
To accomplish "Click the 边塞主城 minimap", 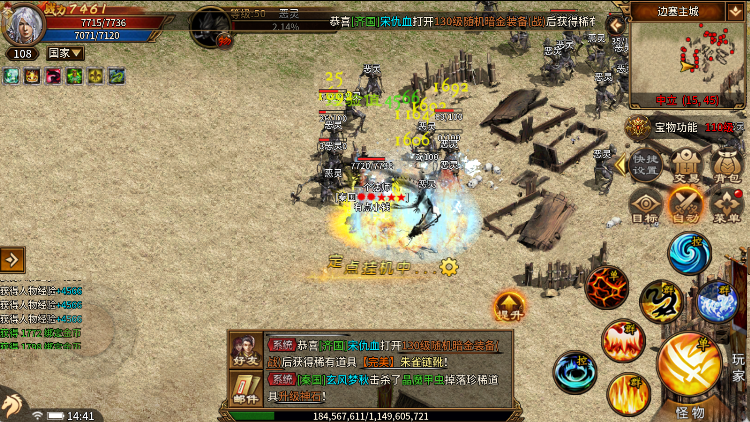I will pyautogui.click(x=689, y=60).
